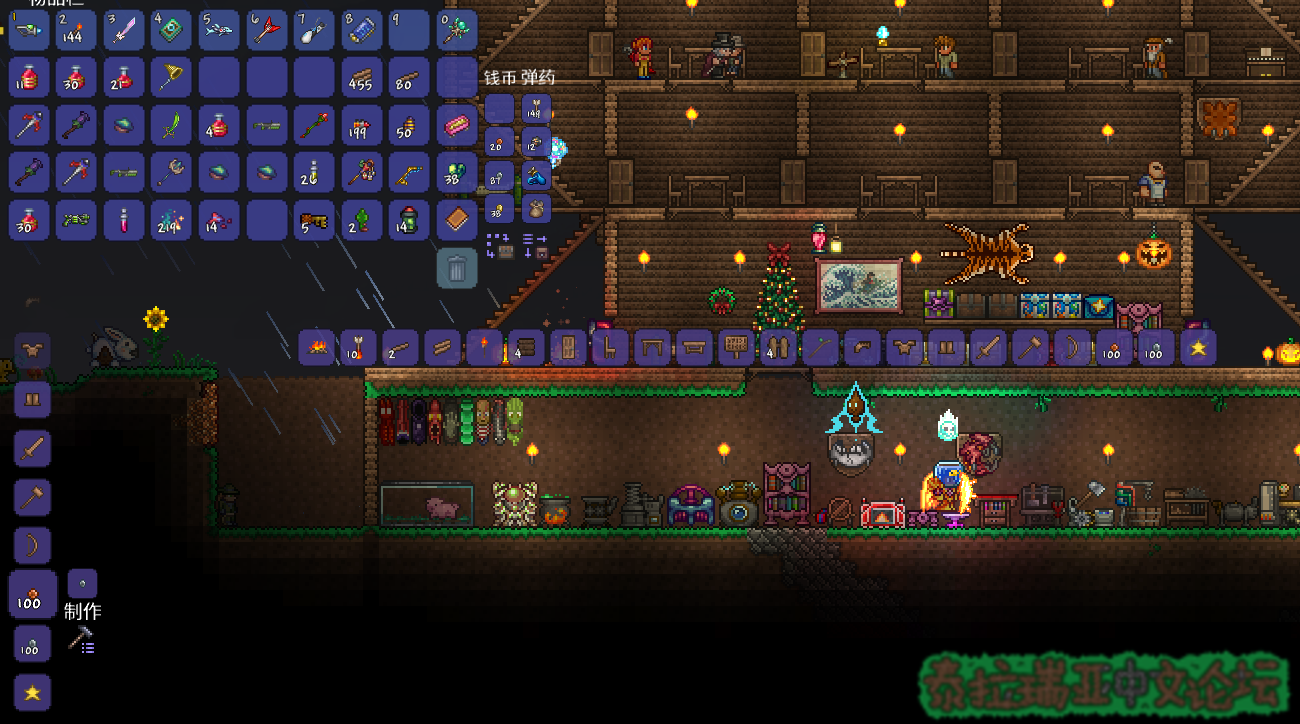This screenshot has width=1300, height=724.
Task: Open the crafting window hammer button
Action: 81,641
